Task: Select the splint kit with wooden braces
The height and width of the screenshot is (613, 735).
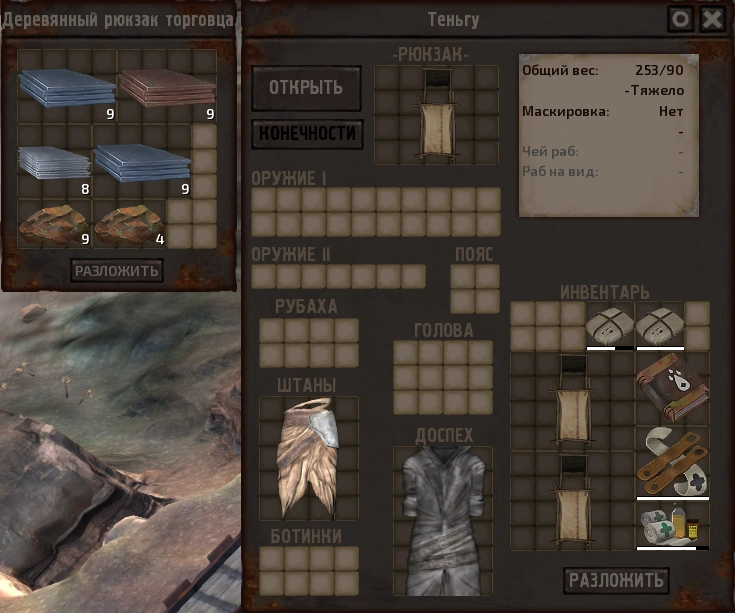Action: [x=672, y=461]
